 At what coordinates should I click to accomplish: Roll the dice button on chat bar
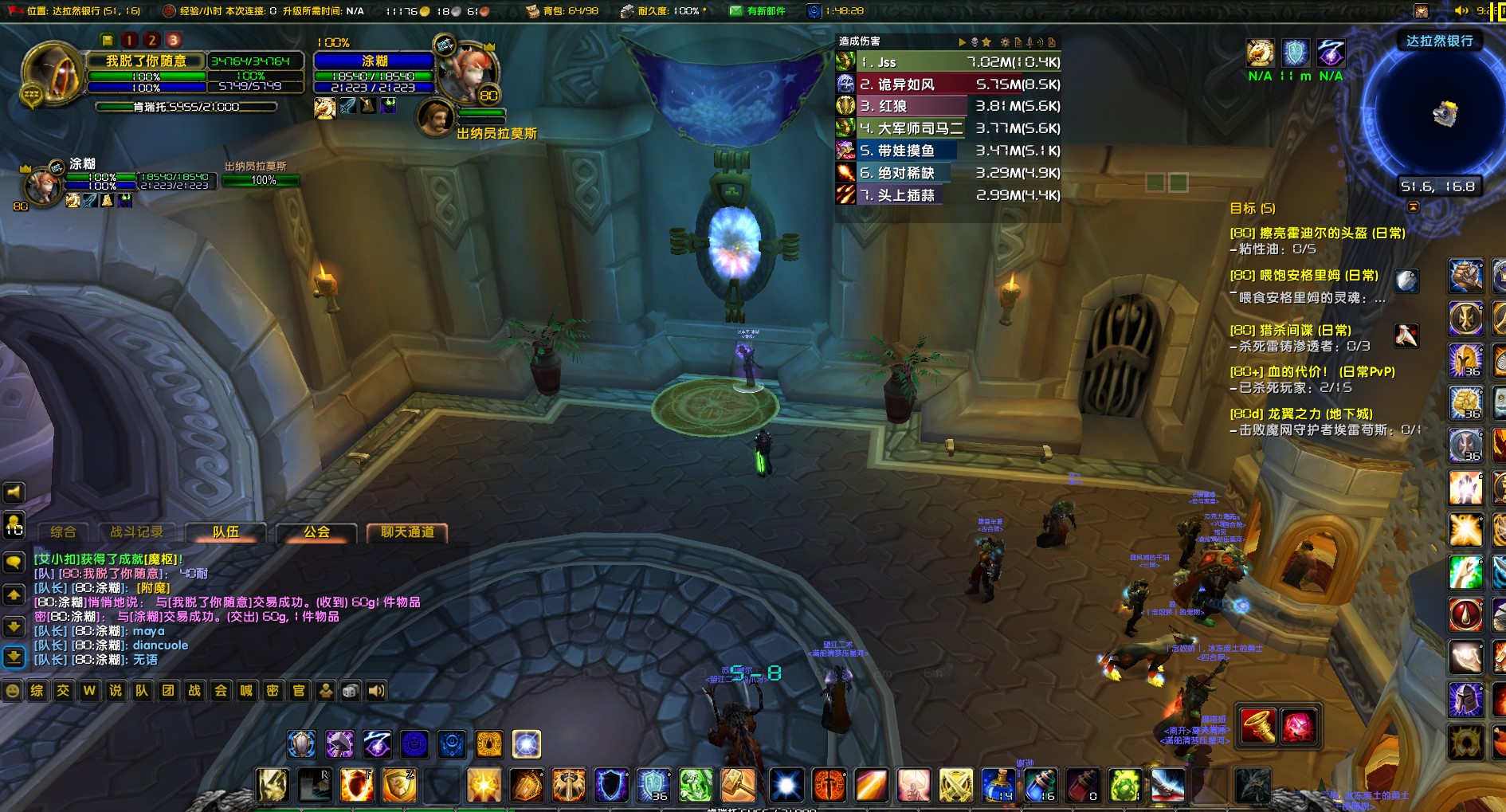pyautogui.click(x=351, y=691)
